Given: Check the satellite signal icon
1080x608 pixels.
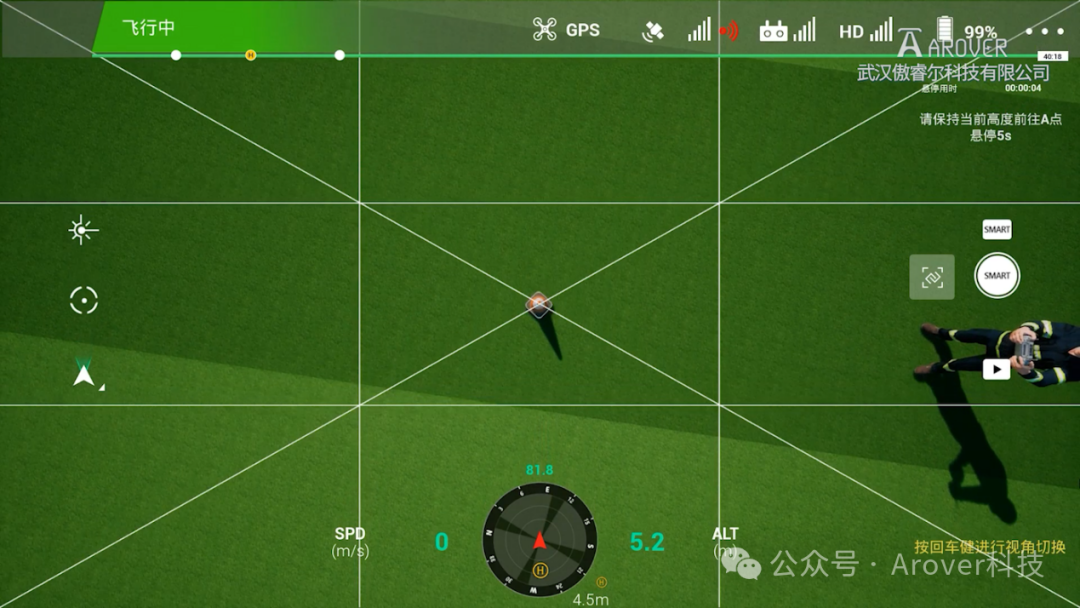Looking at the screenshot, I should tap(652, 31).
